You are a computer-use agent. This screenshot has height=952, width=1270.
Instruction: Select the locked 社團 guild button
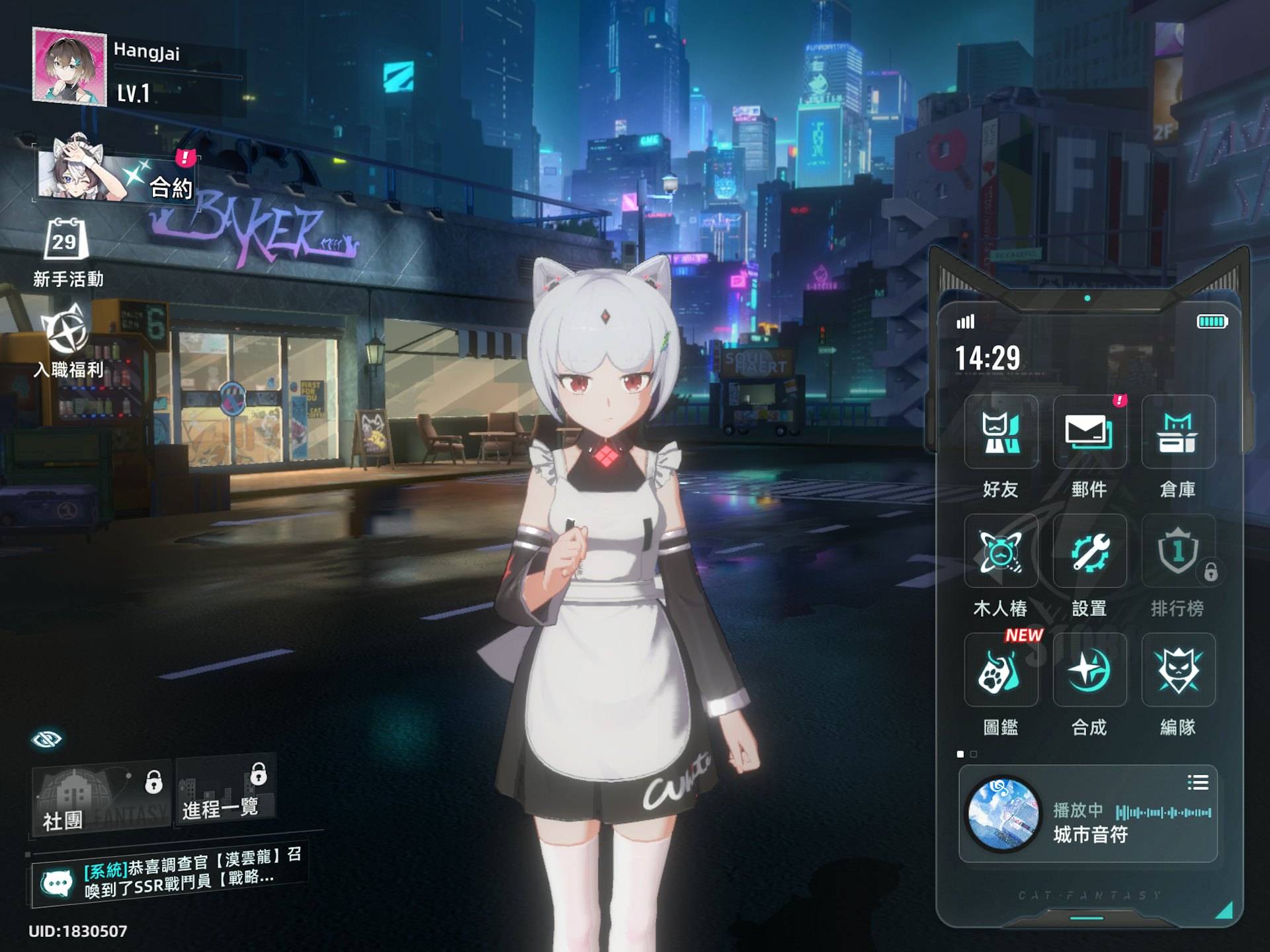[101, 799]
